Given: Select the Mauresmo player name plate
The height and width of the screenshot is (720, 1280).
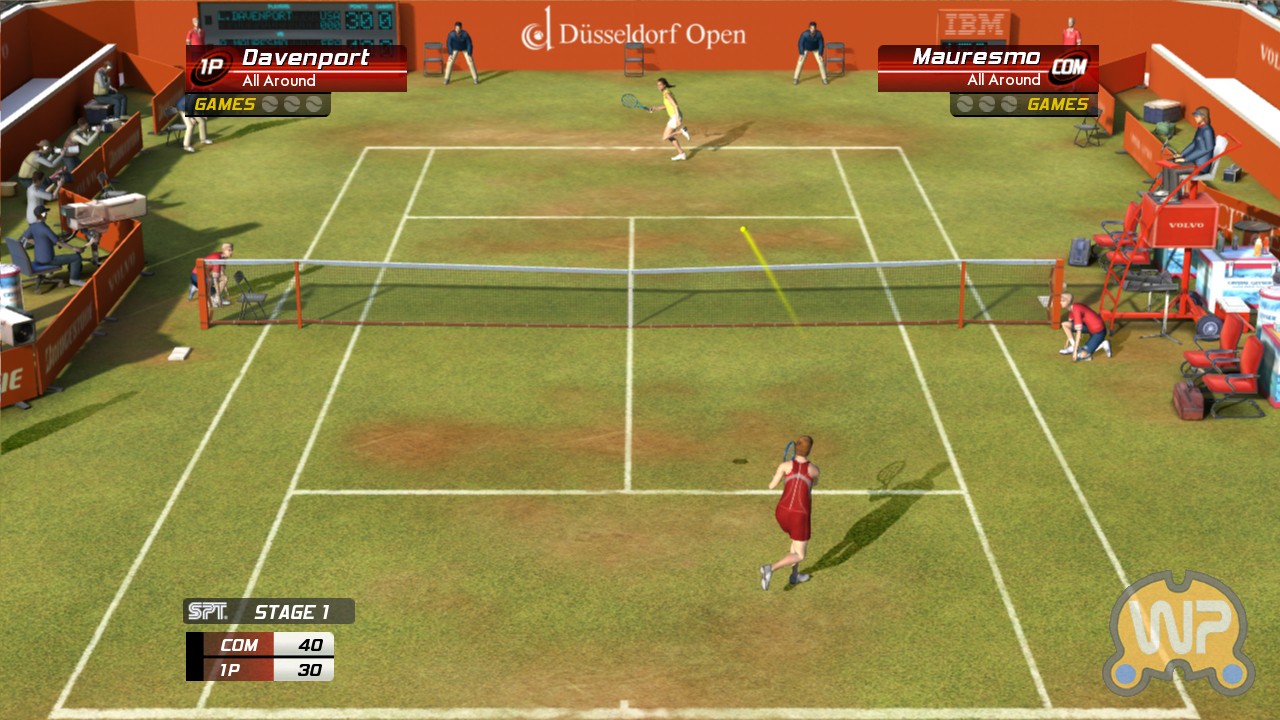Looking at the screenshot, I should point(986,68).
